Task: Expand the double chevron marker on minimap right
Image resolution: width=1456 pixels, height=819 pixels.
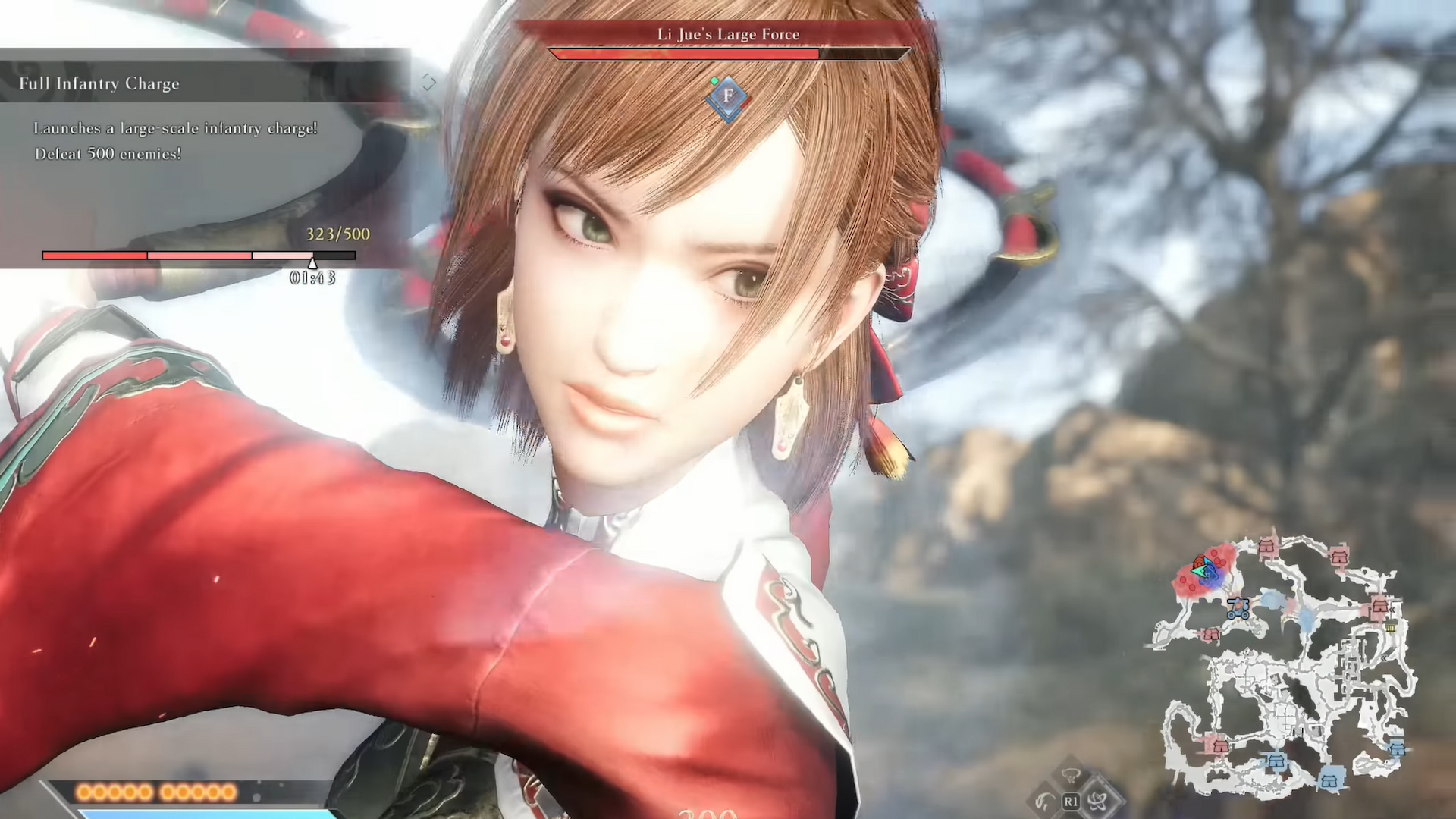Action: (1392, 610)
